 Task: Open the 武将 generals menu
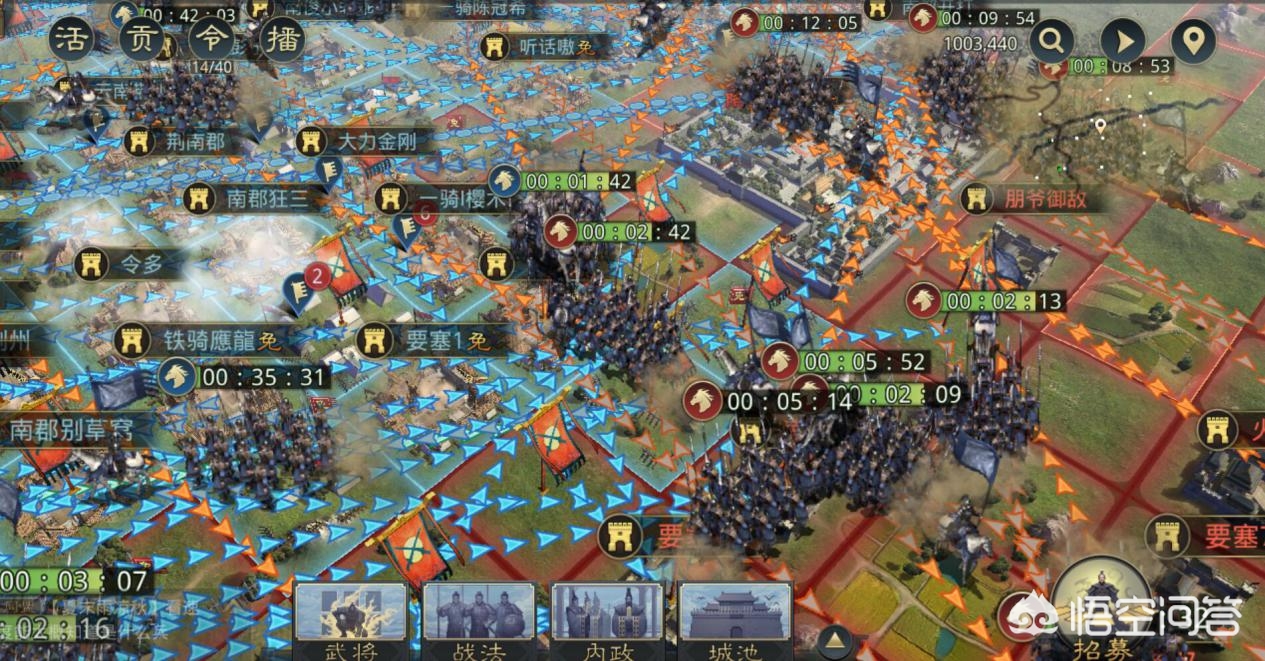[350, 621]
